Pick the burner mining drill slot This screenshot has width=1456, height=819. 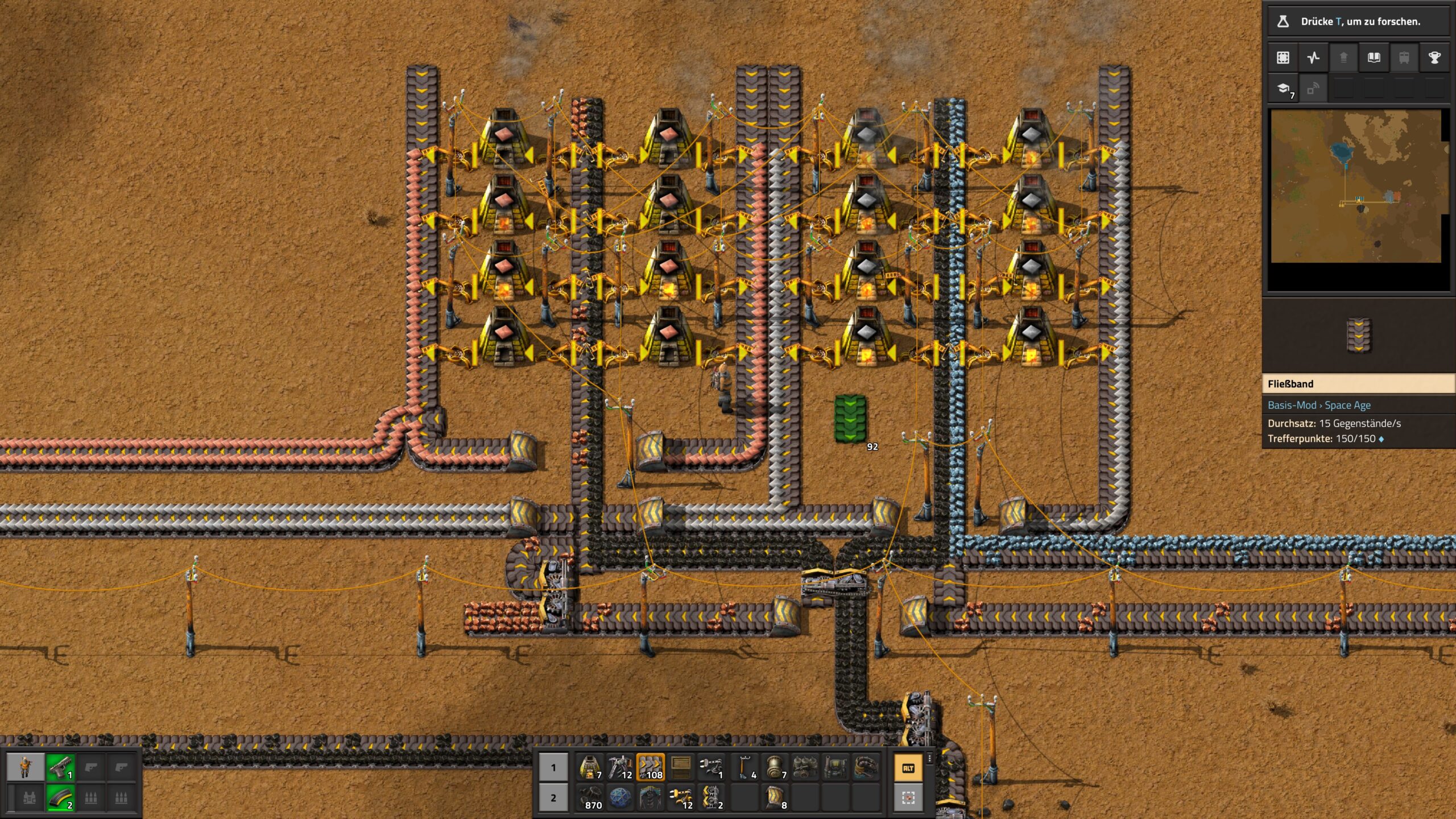[620, 767]
